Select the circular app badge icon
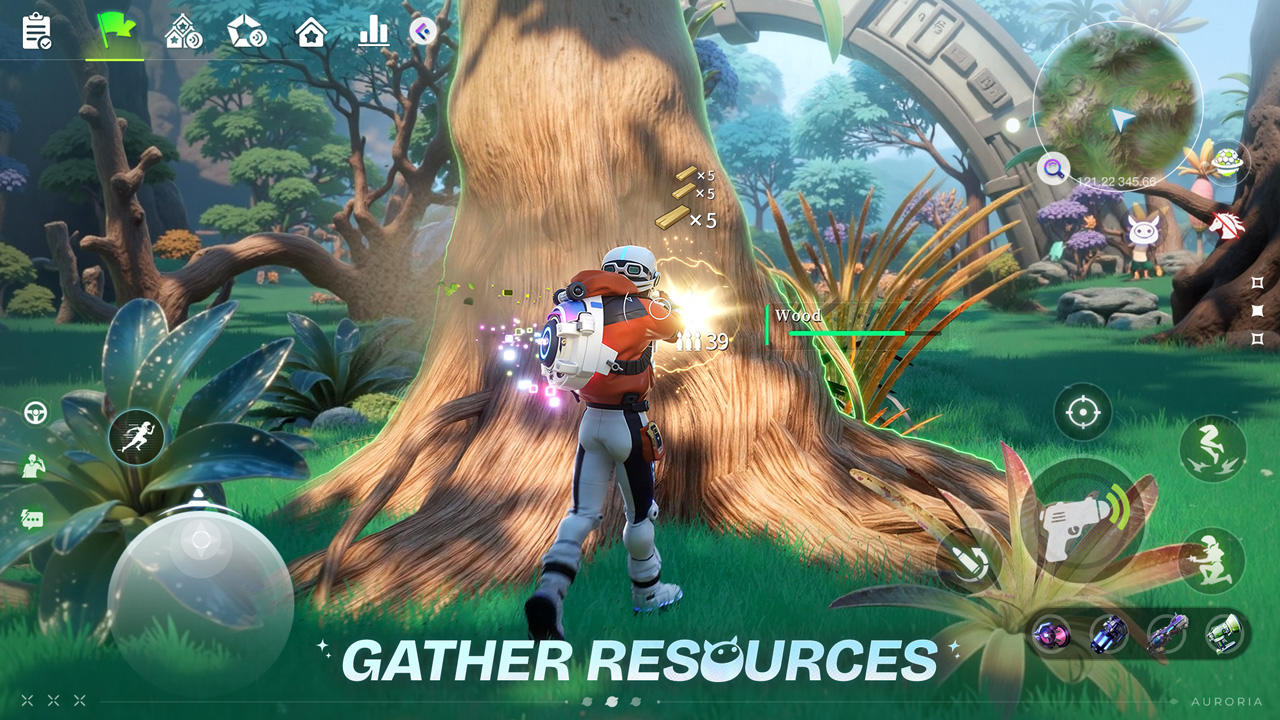The height and width of the screenshot is (720, 1280). coord(422,30)
